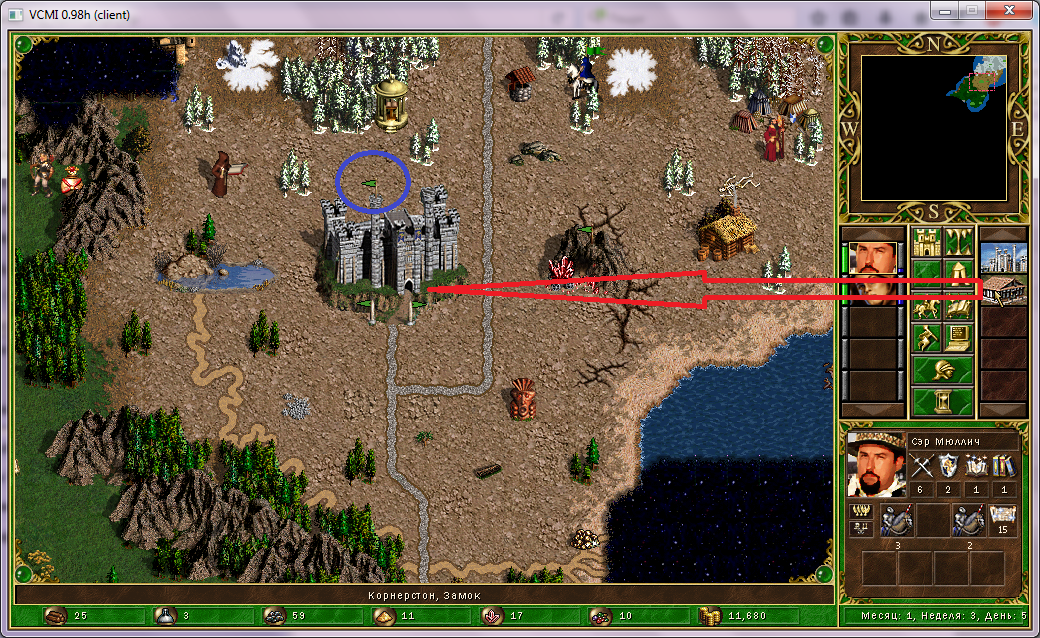This screenshot has width=1040, height=638.
Task: Select next hero with the helmet button
Action: pos(942,370)
